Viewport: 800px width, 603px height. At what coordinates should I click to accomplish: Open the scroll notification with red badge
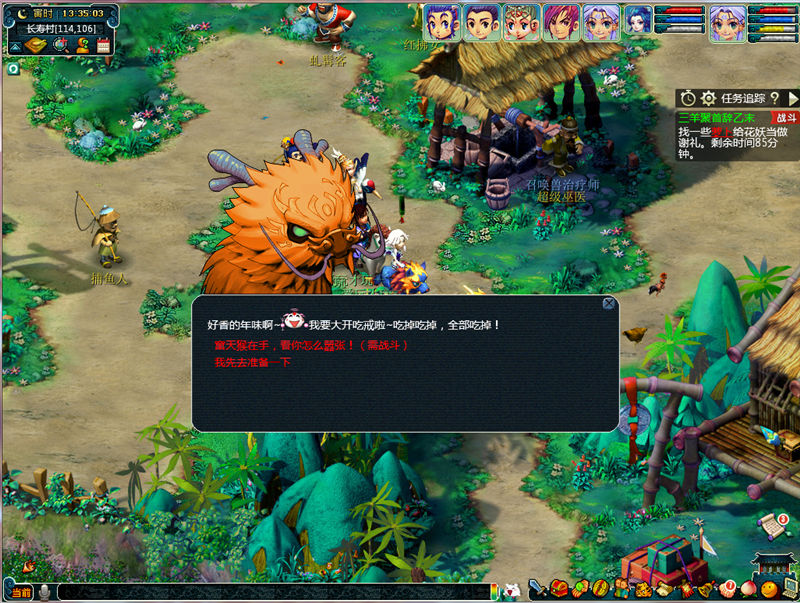pos(772,524)
